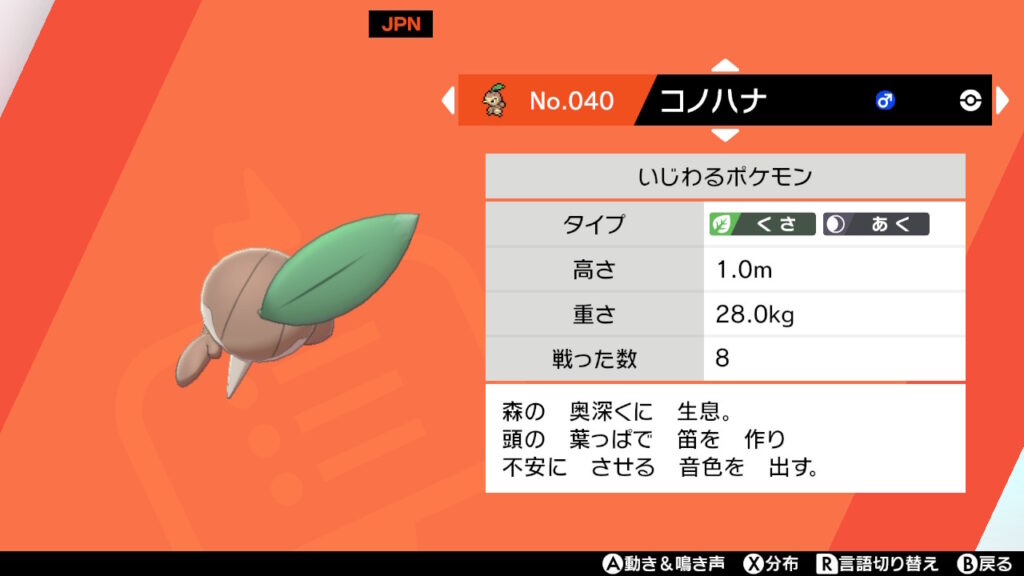Click the Poké Ball caught icon

pos(970,100)
